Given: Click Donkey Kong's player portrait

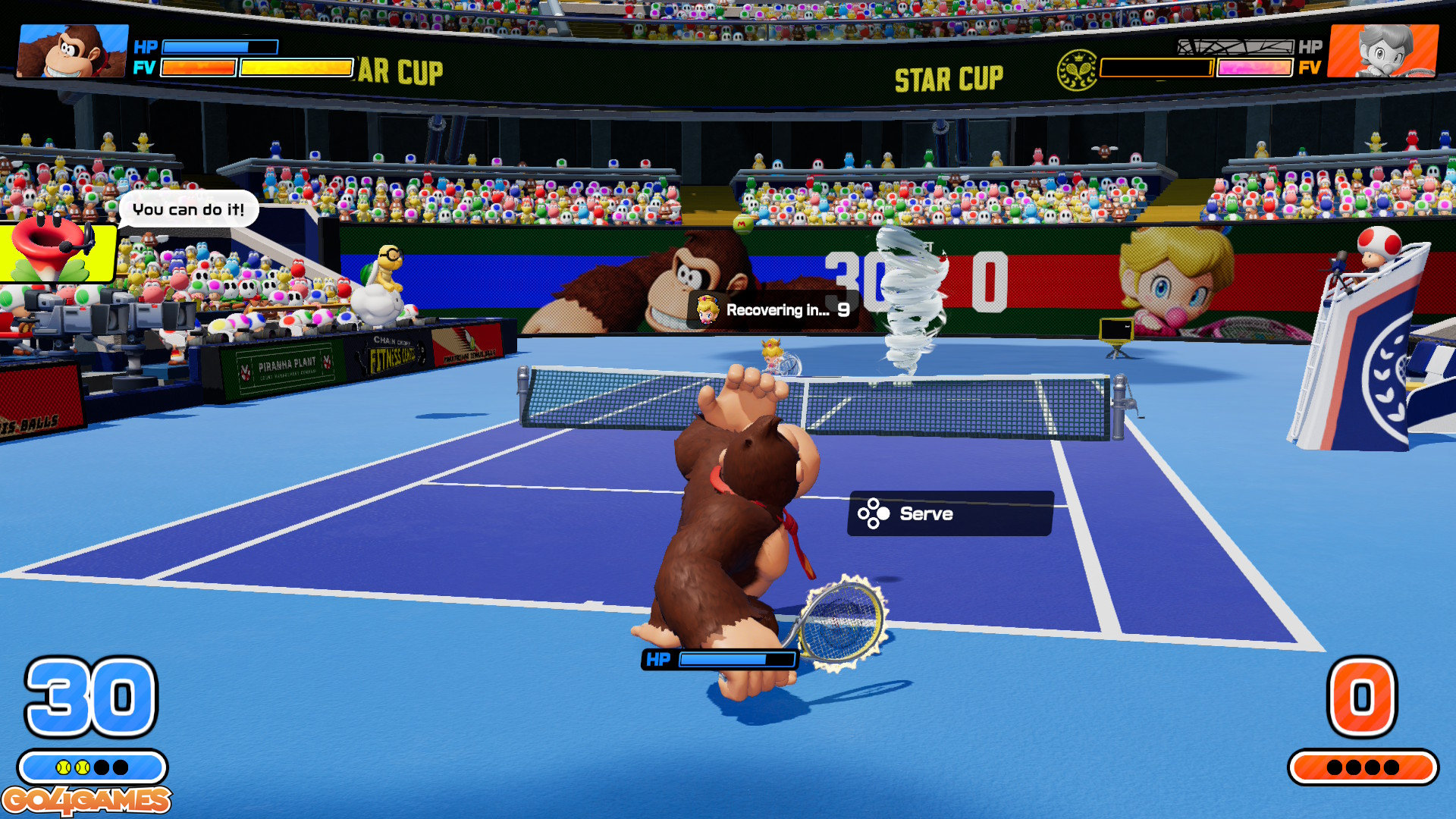Looking at the screenshot, I should 73,51.
